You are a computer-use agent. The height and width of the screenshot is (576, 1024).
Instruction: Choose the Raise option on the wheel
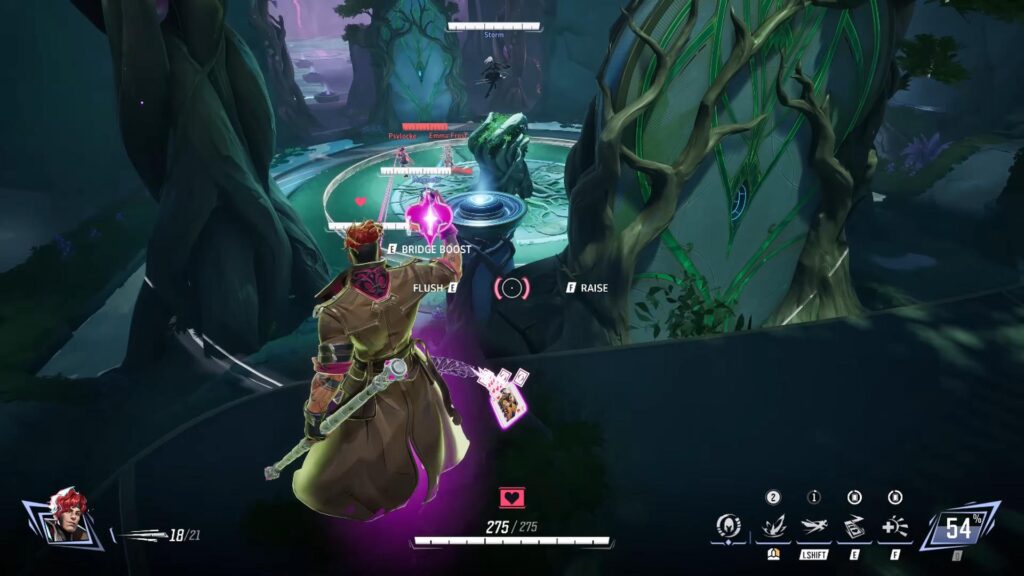[588, 288]
